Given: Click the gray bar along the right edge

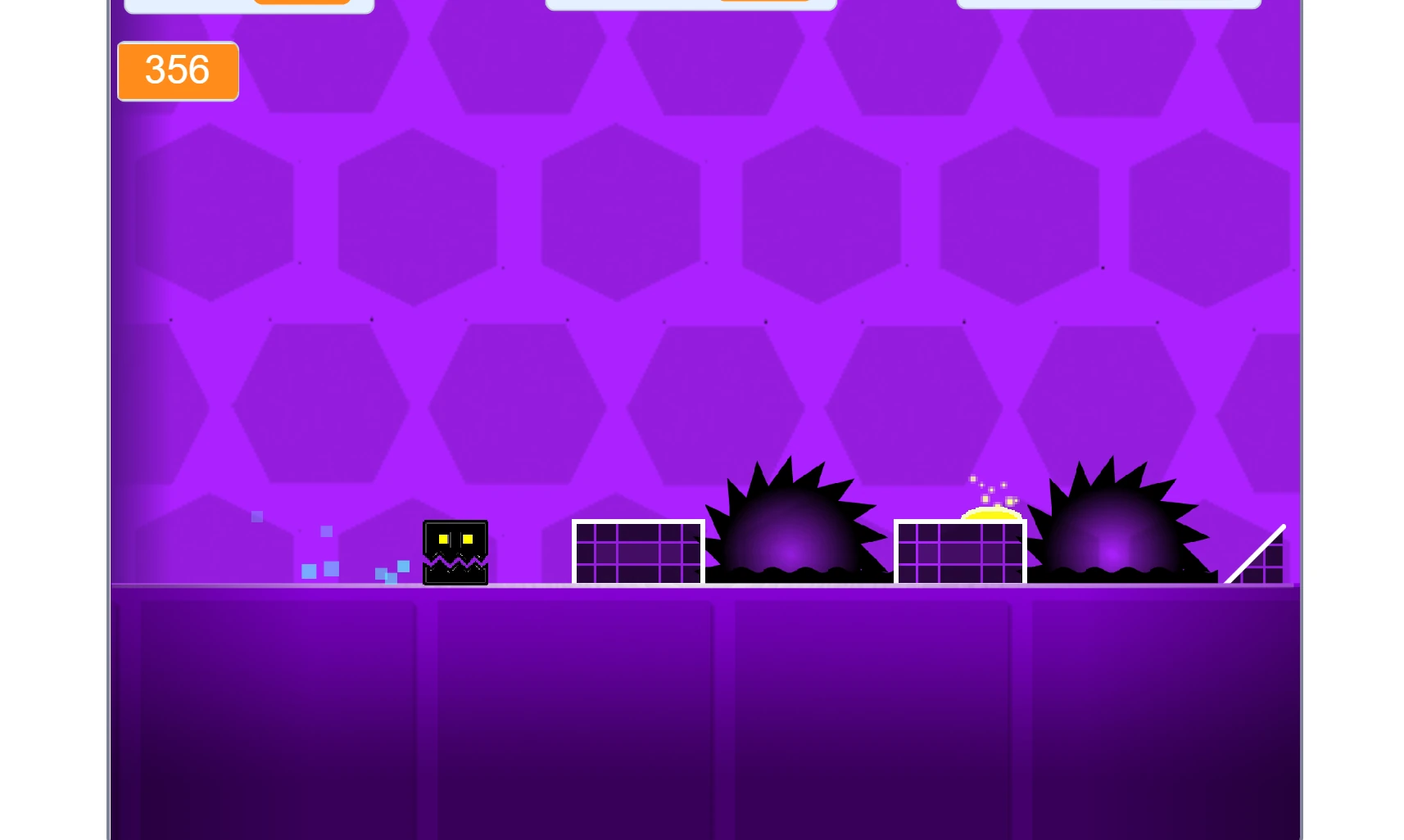Looking at the screenshot, I should click(x=1302, y=409).
